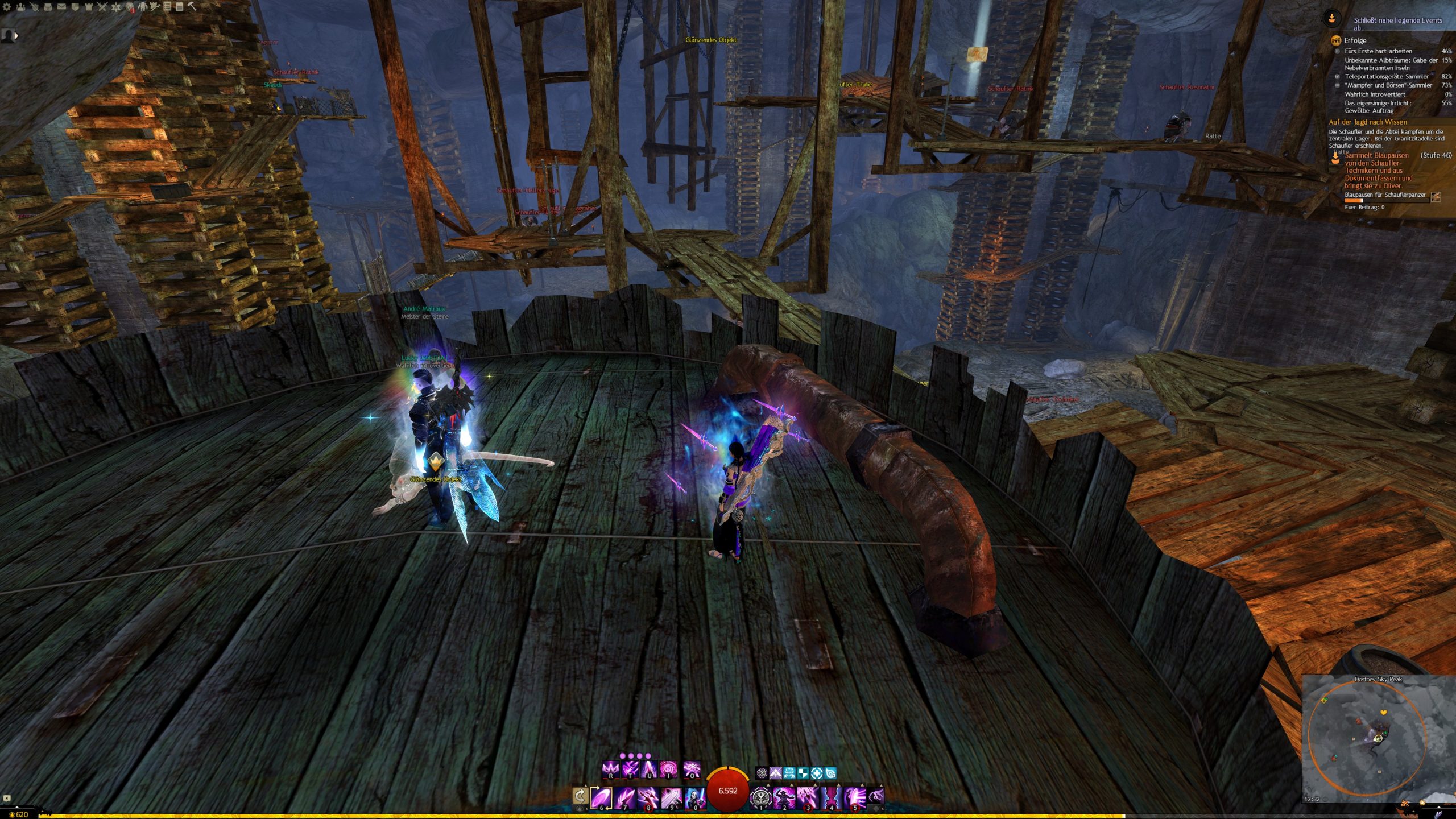The image size is (1456, 819).
Task: Open the hammer icon in top menu
Action: [x=192, y=7]
